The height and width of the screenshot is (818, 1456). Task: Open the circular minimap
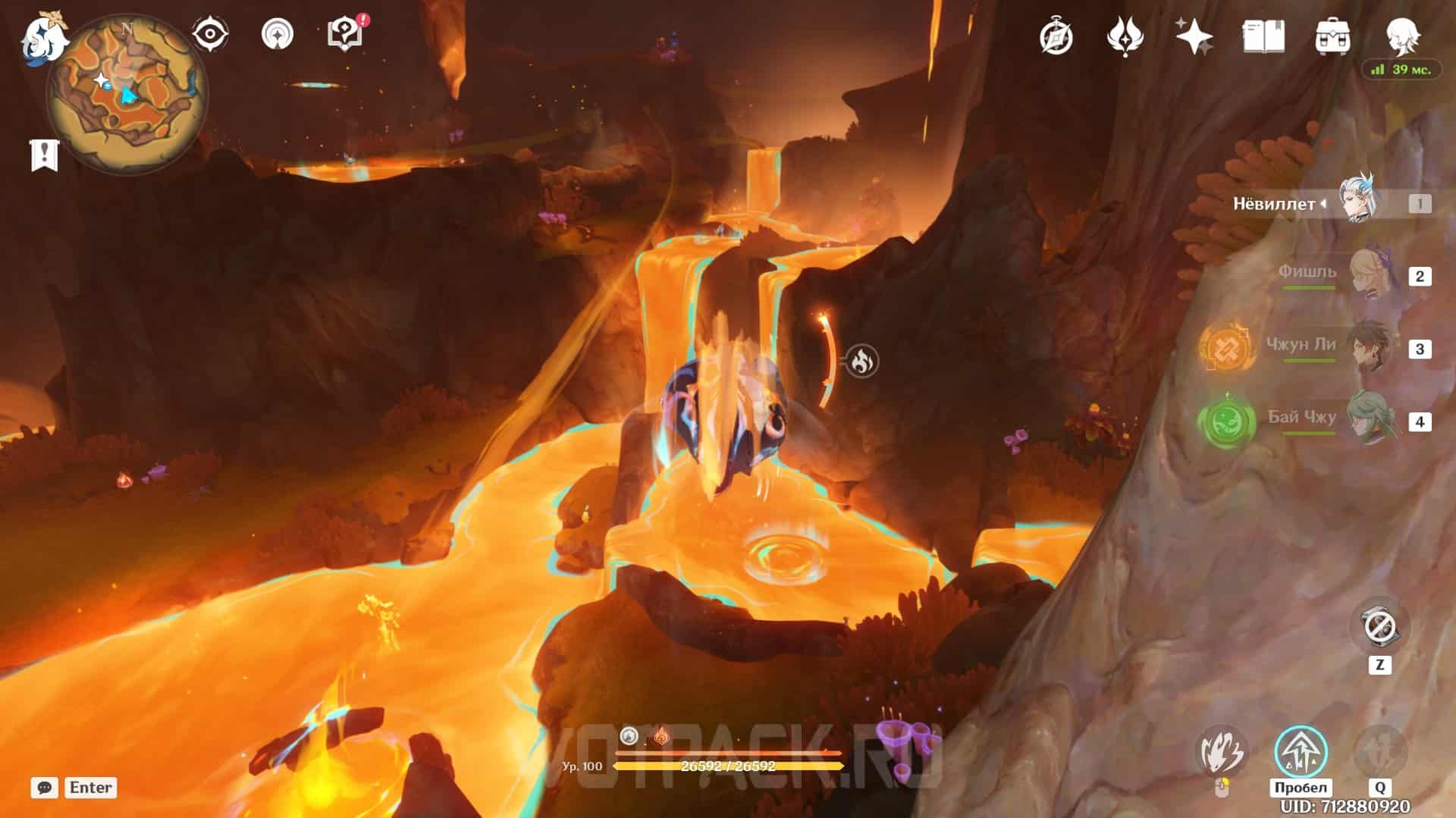click(x=126, y=92)
